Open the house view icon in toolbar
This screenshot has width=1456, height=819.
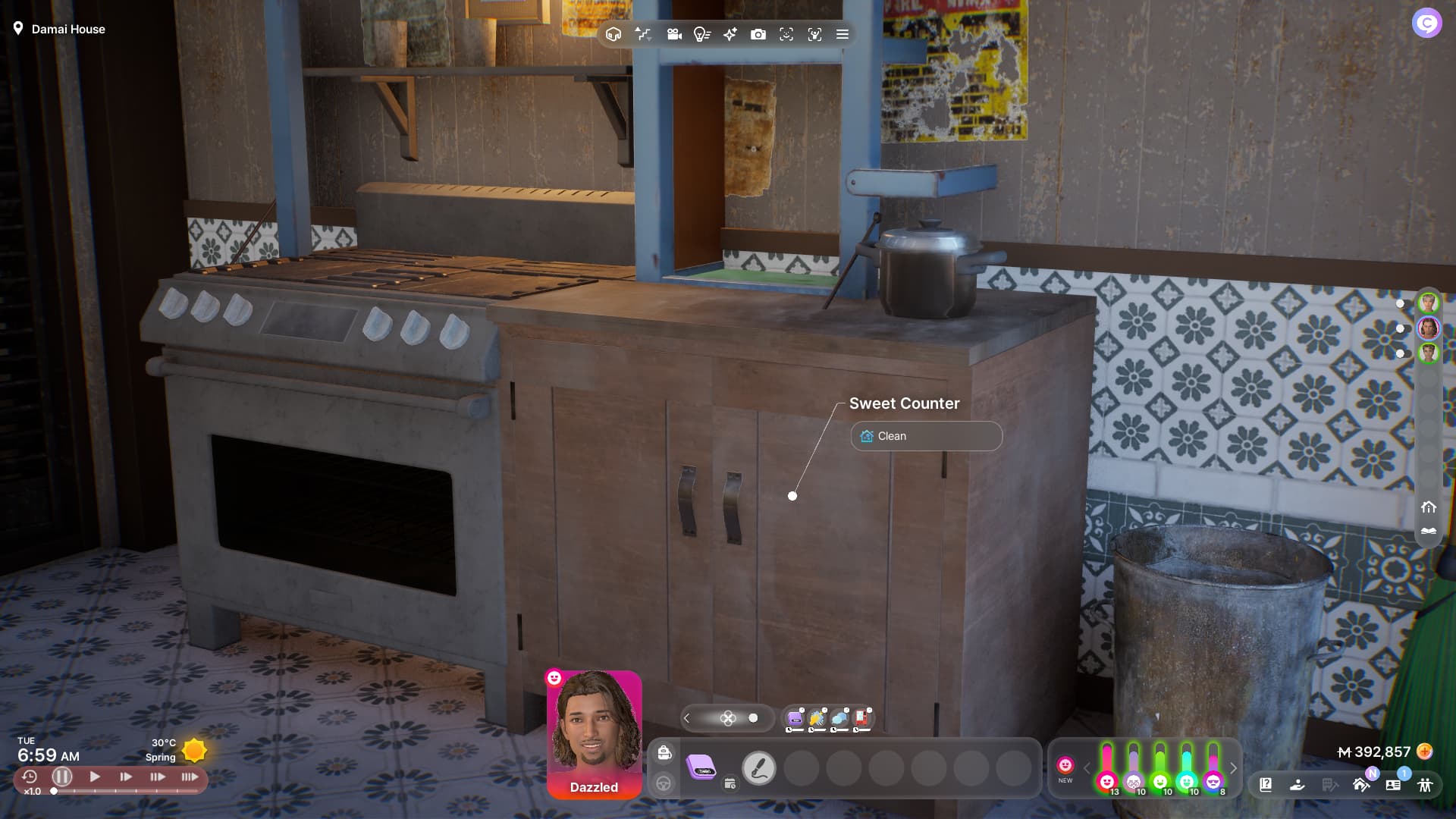[x=613, y=34]
